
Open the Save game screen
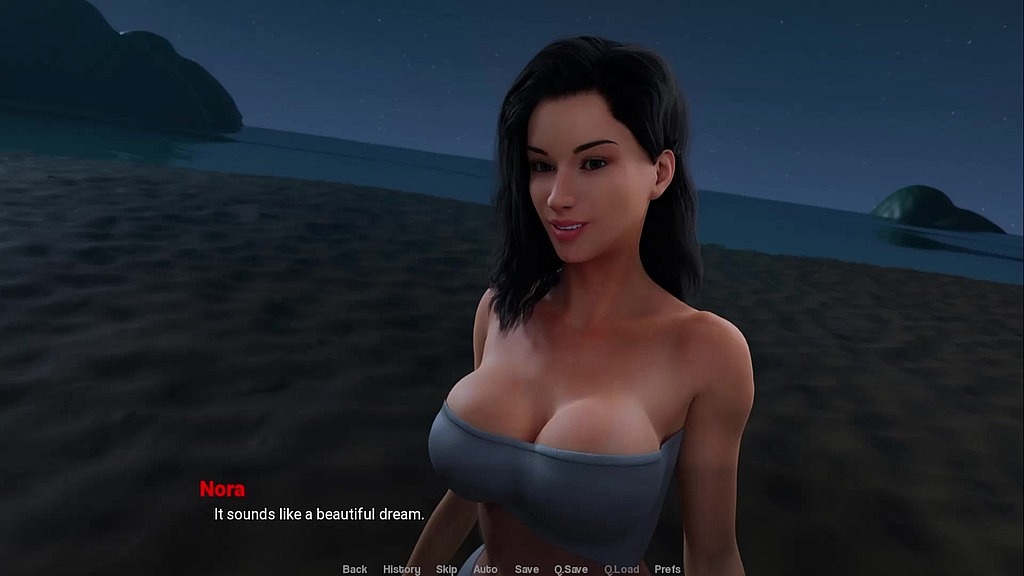[527, 569]
